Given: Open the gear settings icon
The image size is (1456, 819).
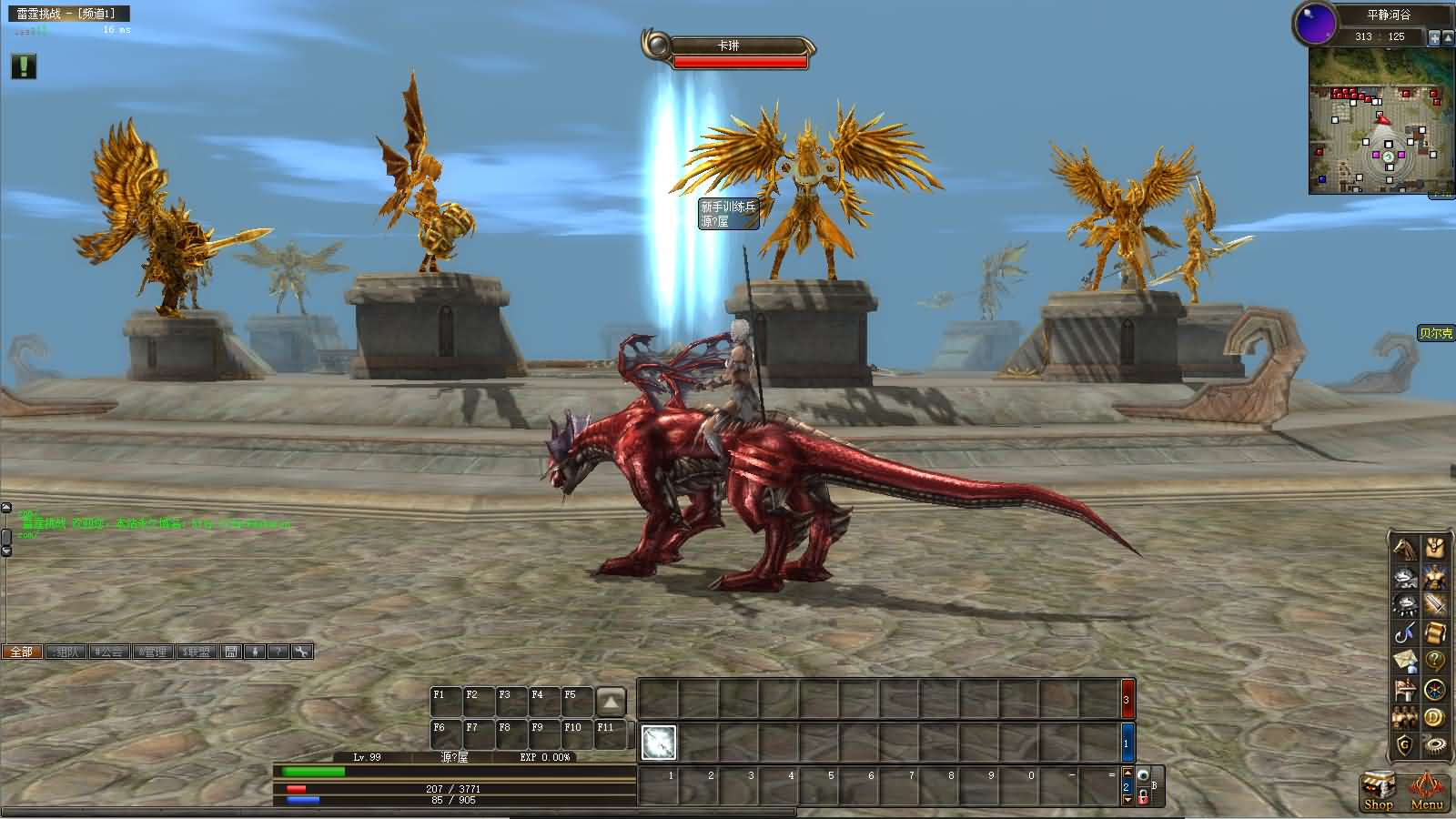Looking at the screenshot, I should coord(1435,746).
